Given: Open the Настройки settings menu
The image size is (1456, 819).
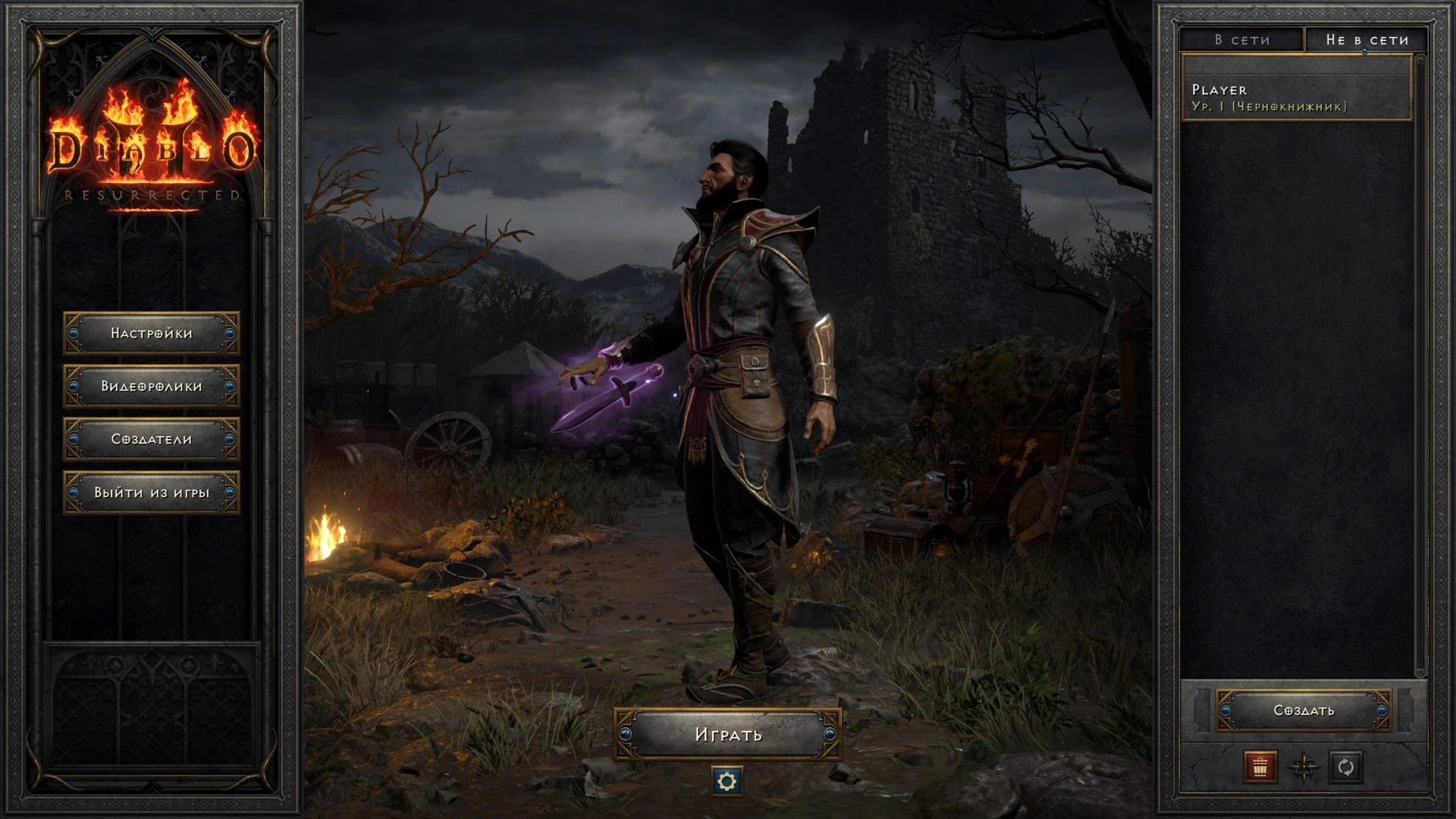Looking at the screenshot, I should click(x=152, y=333).
